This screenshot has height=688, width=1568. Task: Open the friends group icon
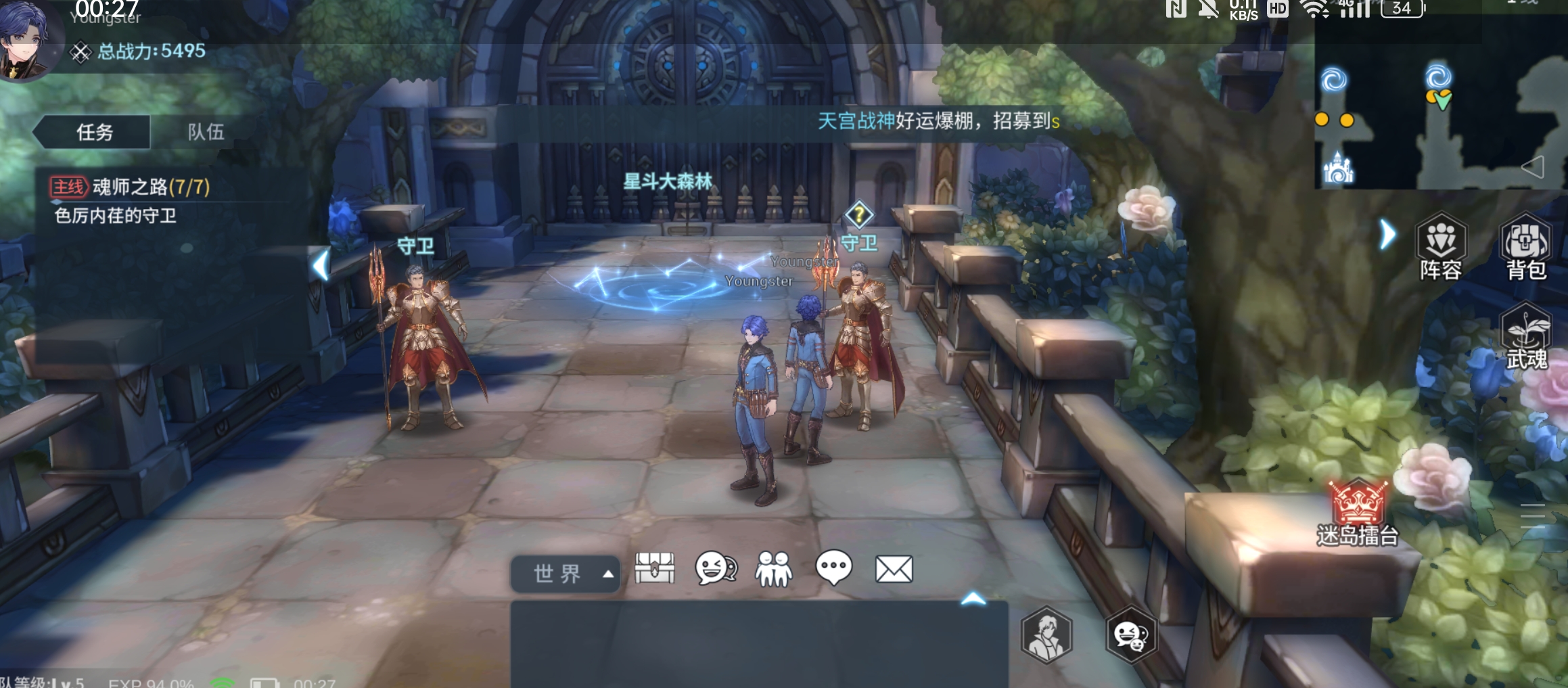click(774, 568)
